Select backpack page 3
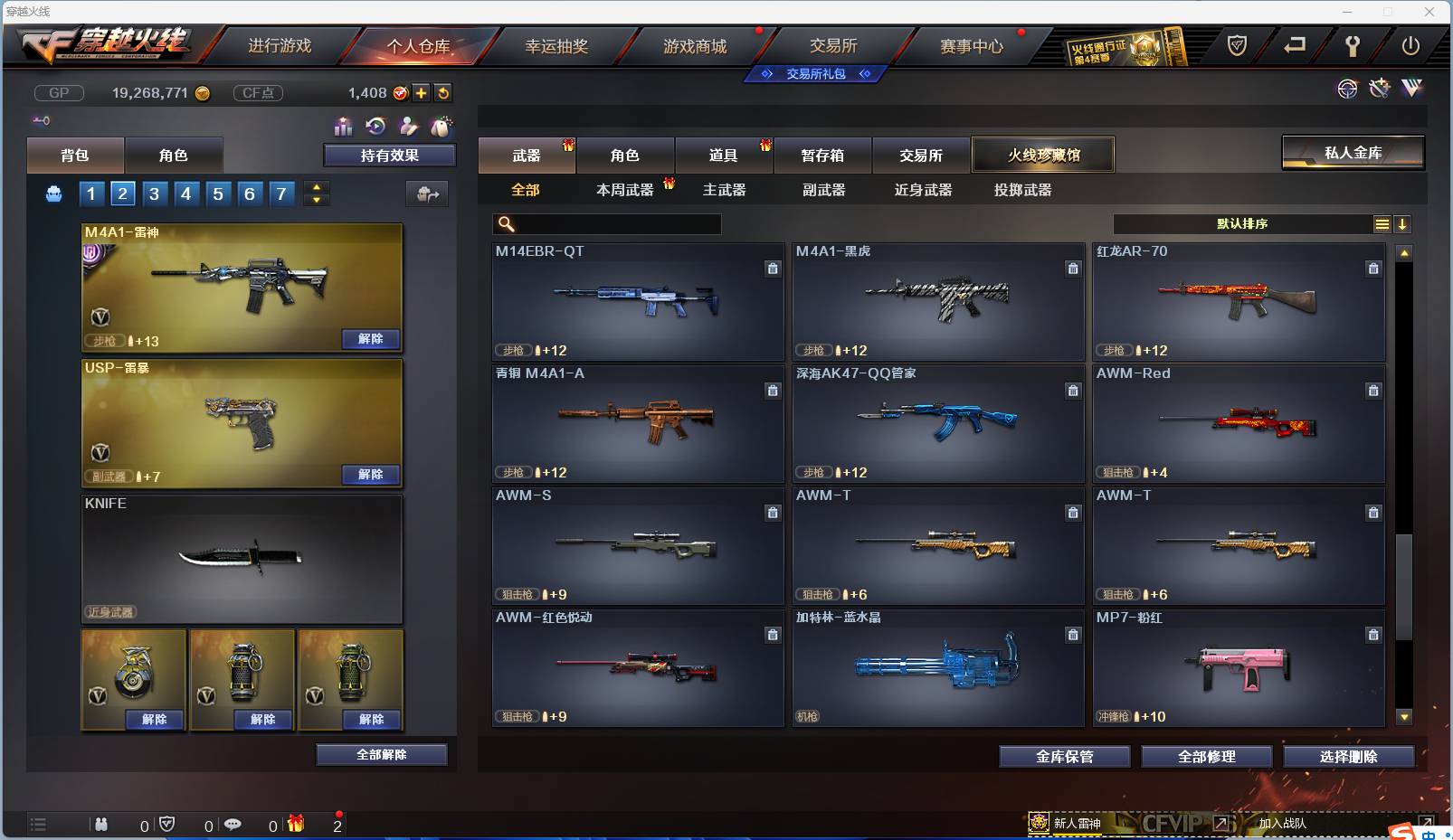Viewport: 1453px width, 840px height. tap(154, 193)
